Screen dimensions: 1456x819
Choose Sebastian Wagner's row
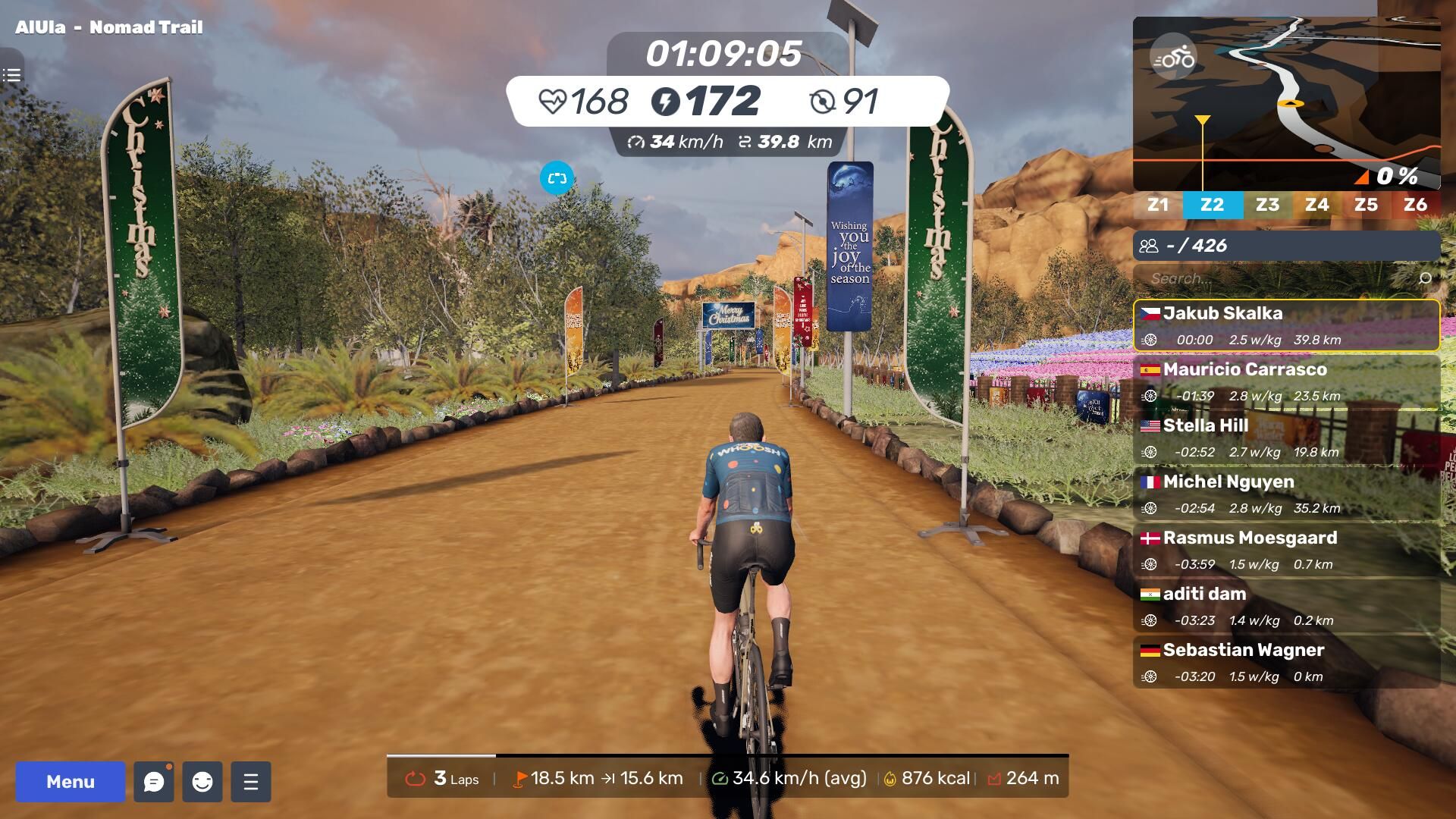click(1286, 662)
